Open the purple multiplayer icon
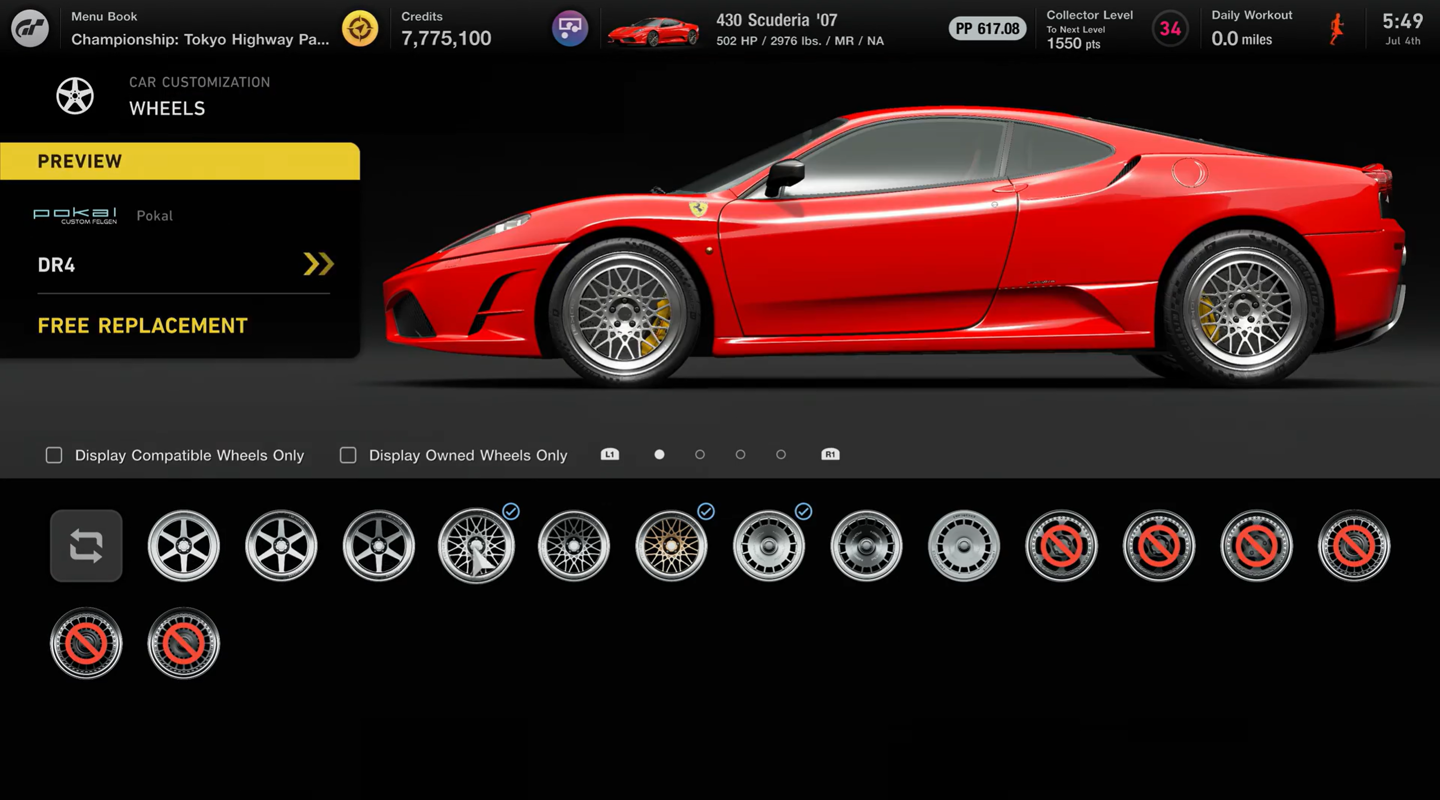The image size is (1440, 800). (x=570, y=28)
